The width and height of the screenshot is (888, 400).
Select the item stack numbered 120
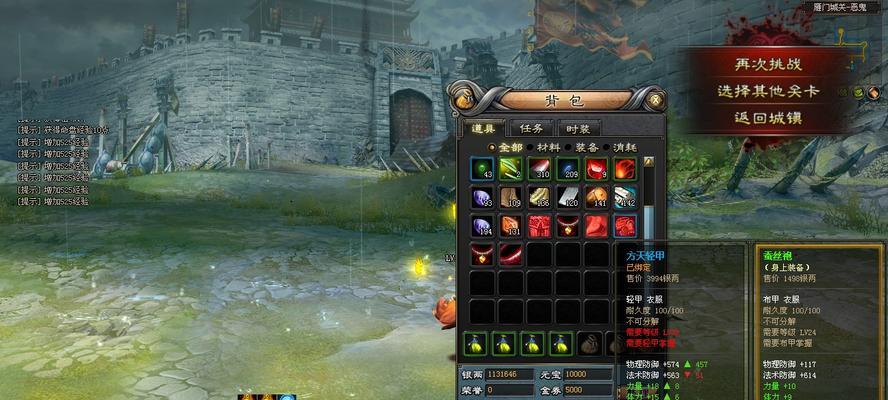569,197
